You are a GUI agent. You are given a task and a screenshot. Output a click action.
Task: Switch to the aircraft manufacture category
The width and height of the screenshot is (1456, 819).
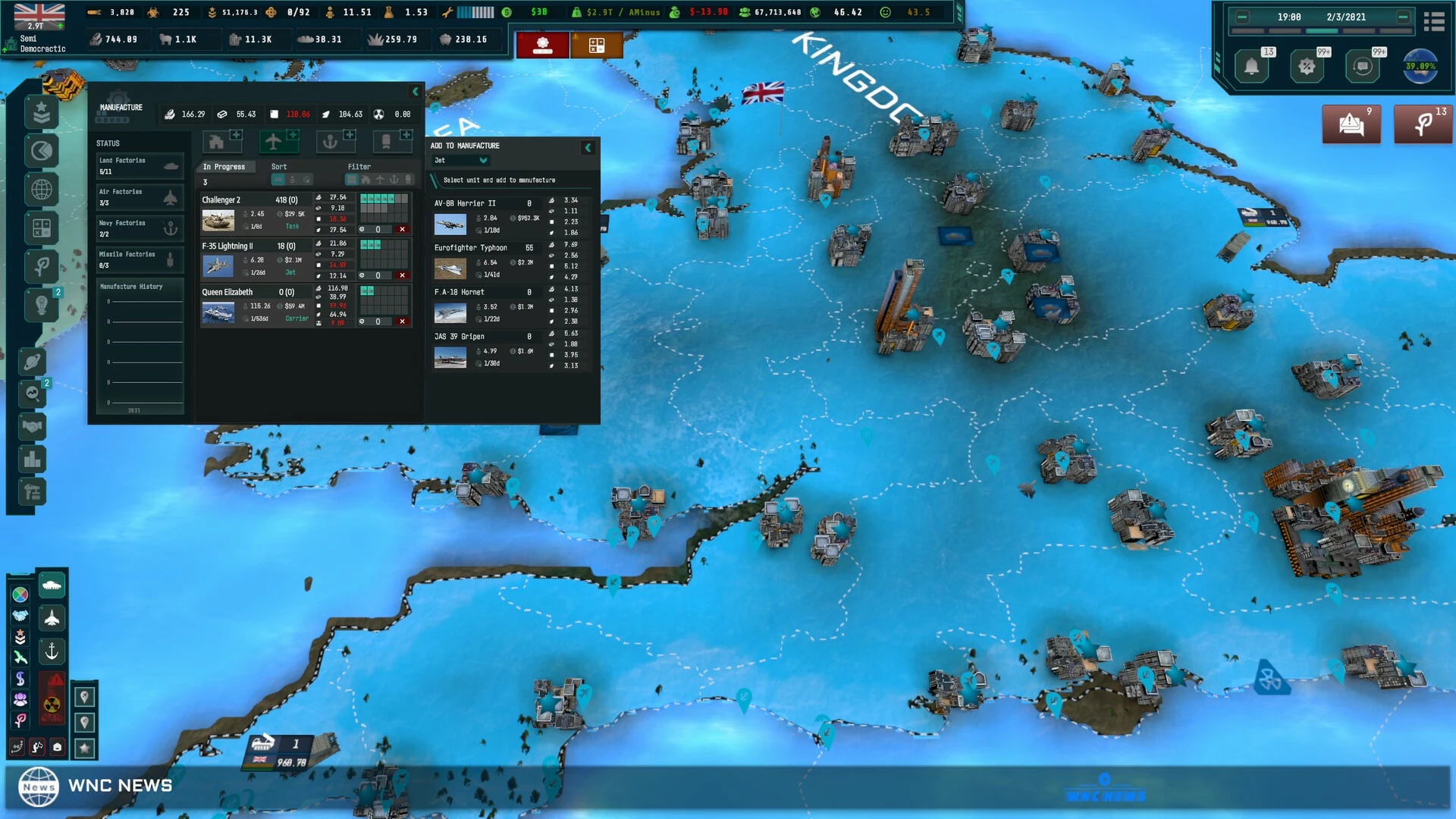click(273, 141)
